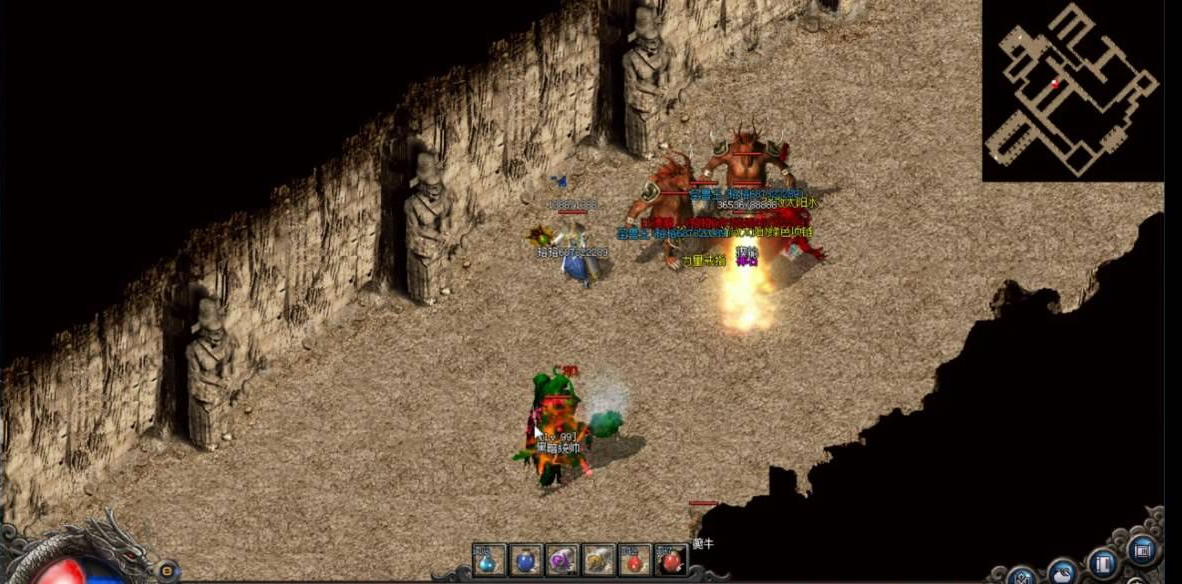Open the bag pouch button
The width and height of the screenshot is (1182, 584).
tap(1061, 572)
